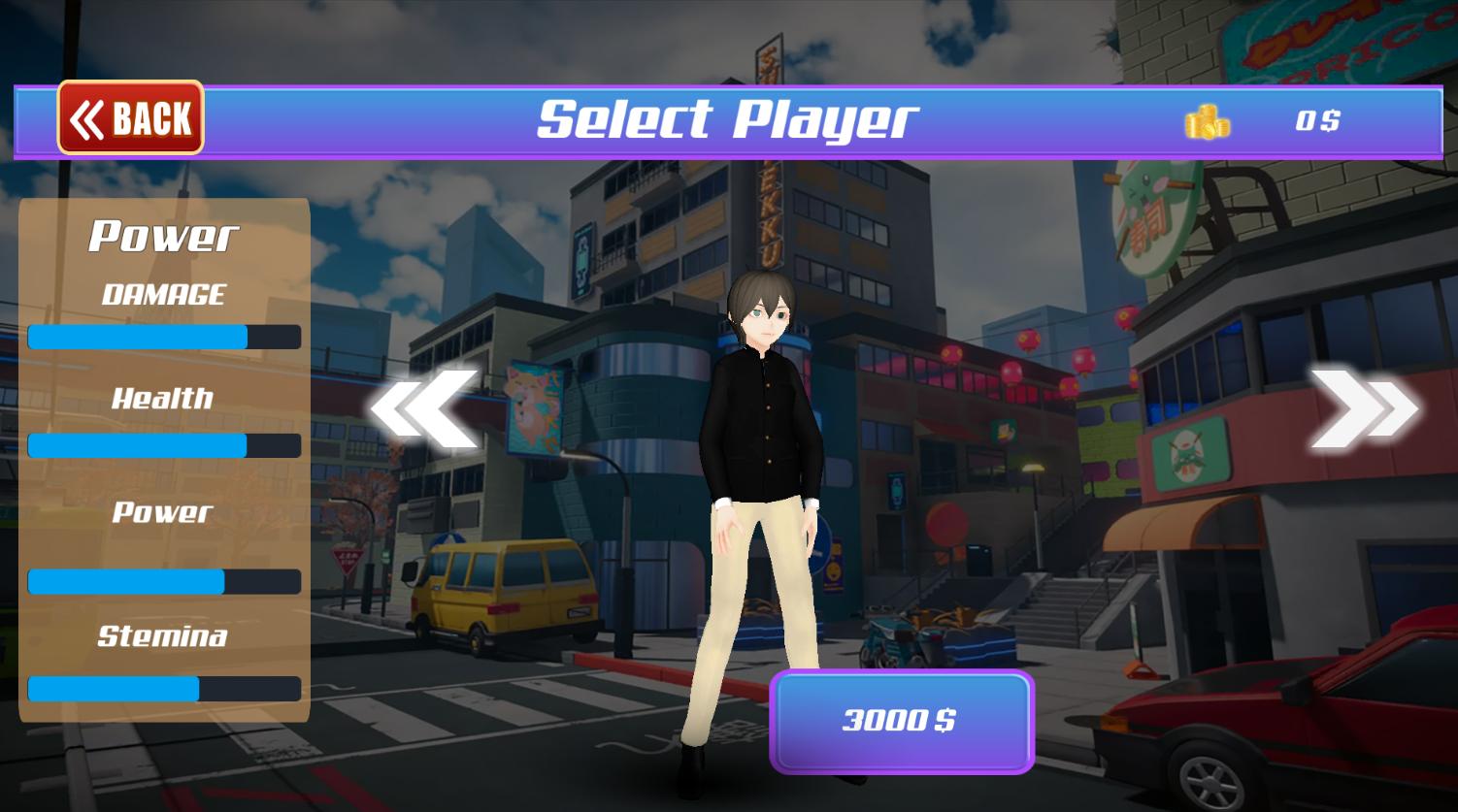Go back using the red BACK button
Image resolution: width=1458 pixels, height=812 pixels.
point(131,118)
